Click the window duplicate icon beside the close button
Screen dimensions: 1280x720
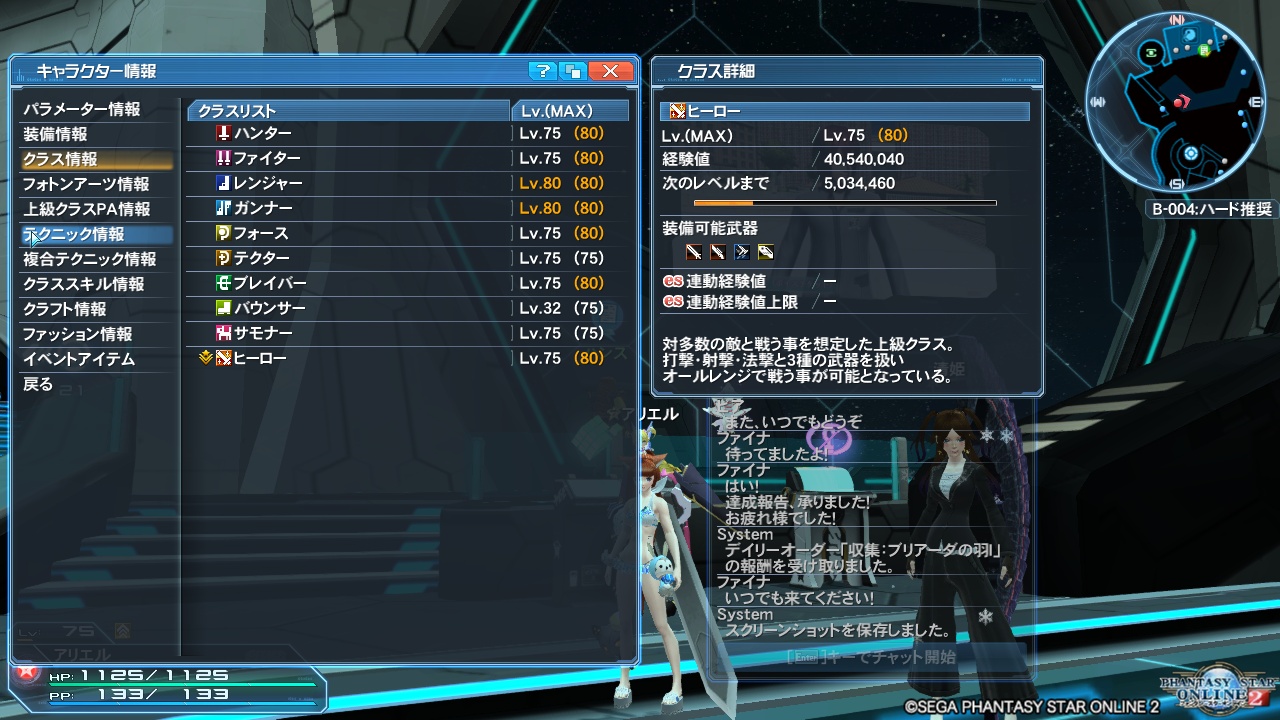tap(572, 70)
